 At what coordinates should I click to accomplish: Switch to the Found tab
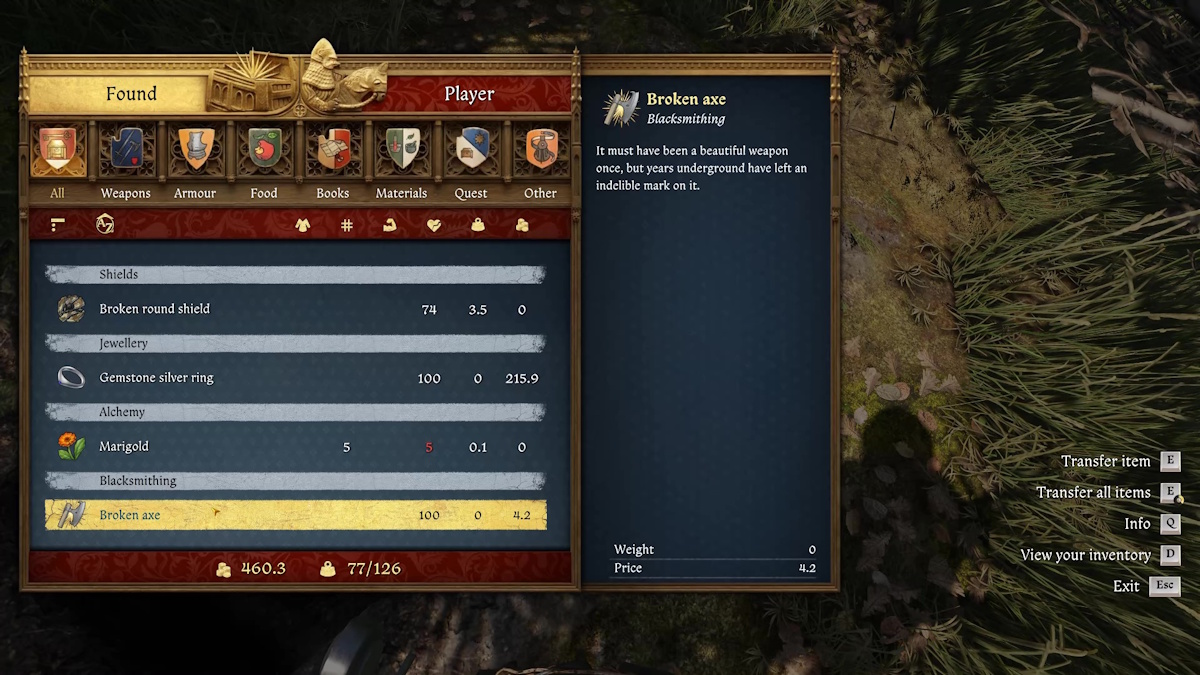point(131,94)
